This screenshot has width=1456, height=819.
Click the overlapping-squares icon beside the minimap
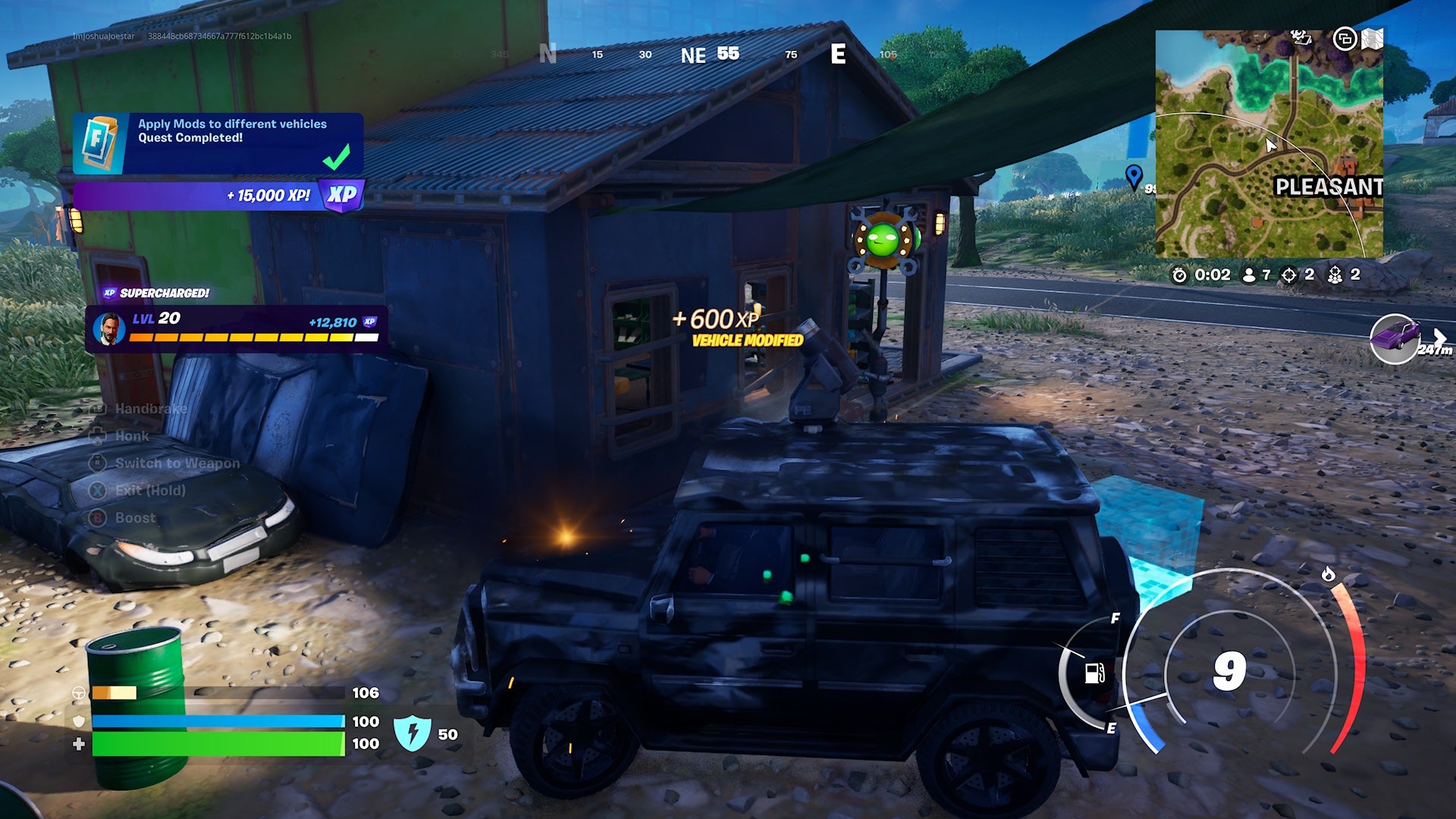tap(1345, 38)
